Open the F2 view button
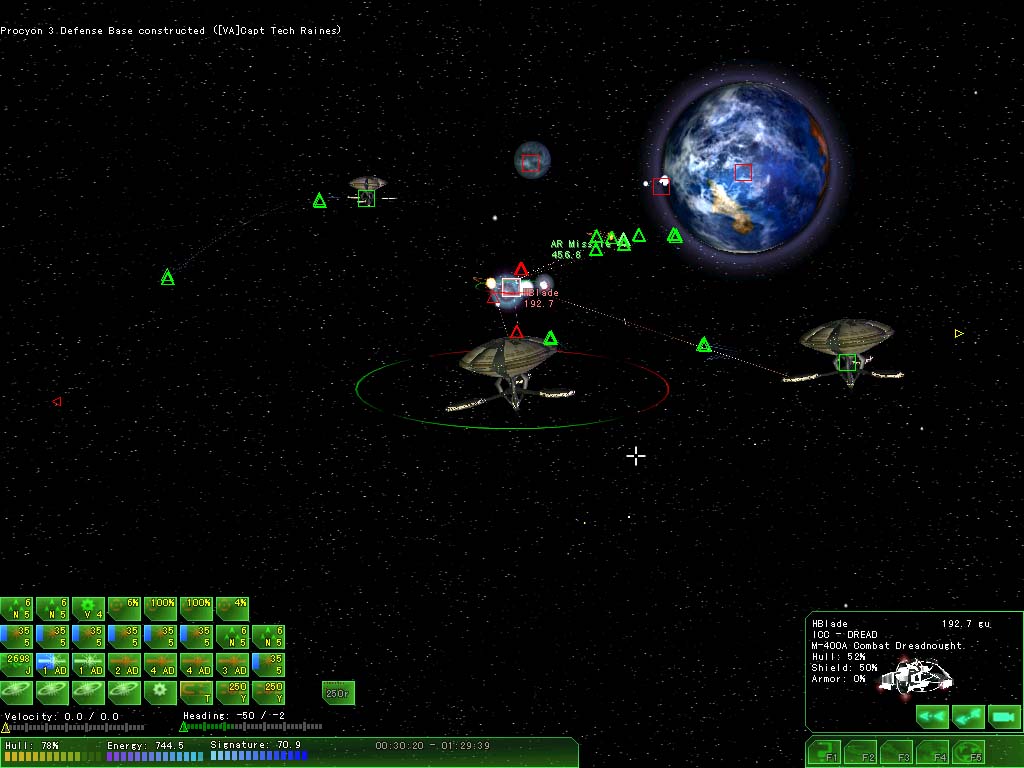Viewport: 1024px width, 768px height. [861, 752]
